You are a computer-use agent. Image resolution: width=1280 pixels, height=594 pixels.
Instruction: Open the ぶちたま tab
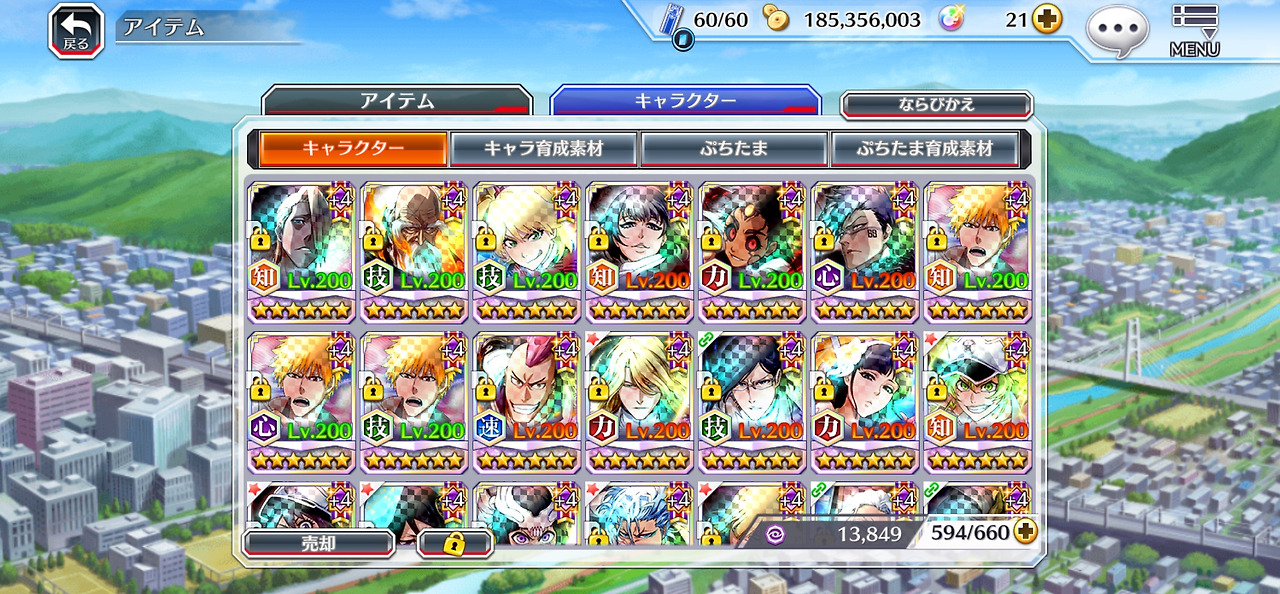pyautogui.click(x=733, y=148)
